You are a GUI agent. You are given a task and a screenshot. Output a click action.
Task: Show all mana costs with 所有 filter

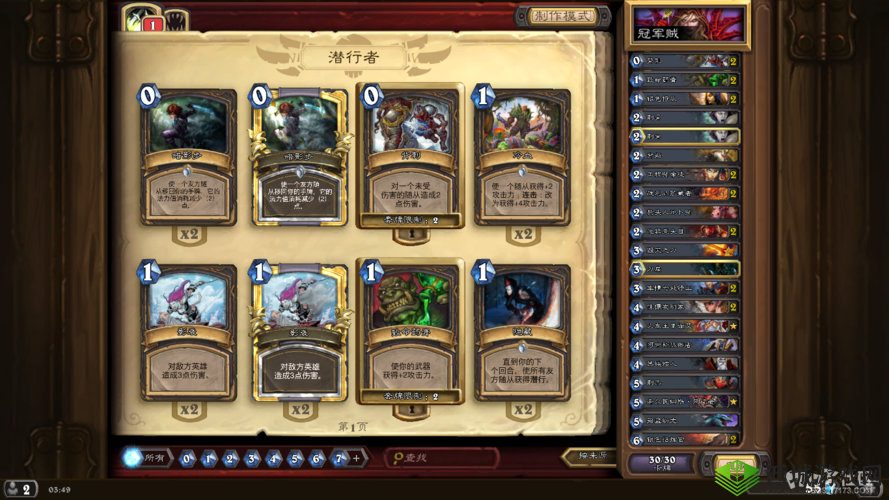tap(145, 458)
